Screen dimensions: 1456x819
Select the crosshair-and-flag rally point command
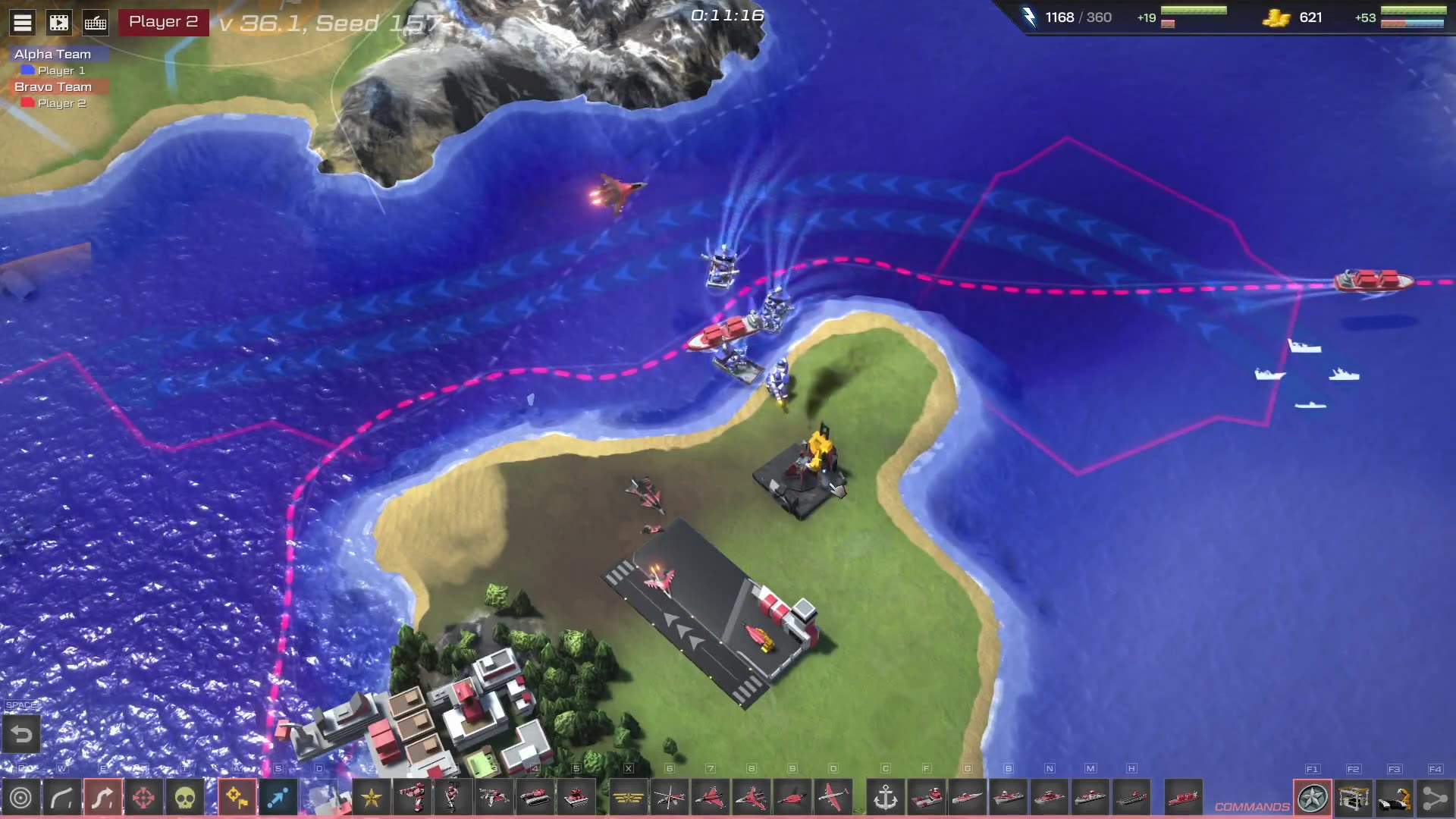pos(237,798)
